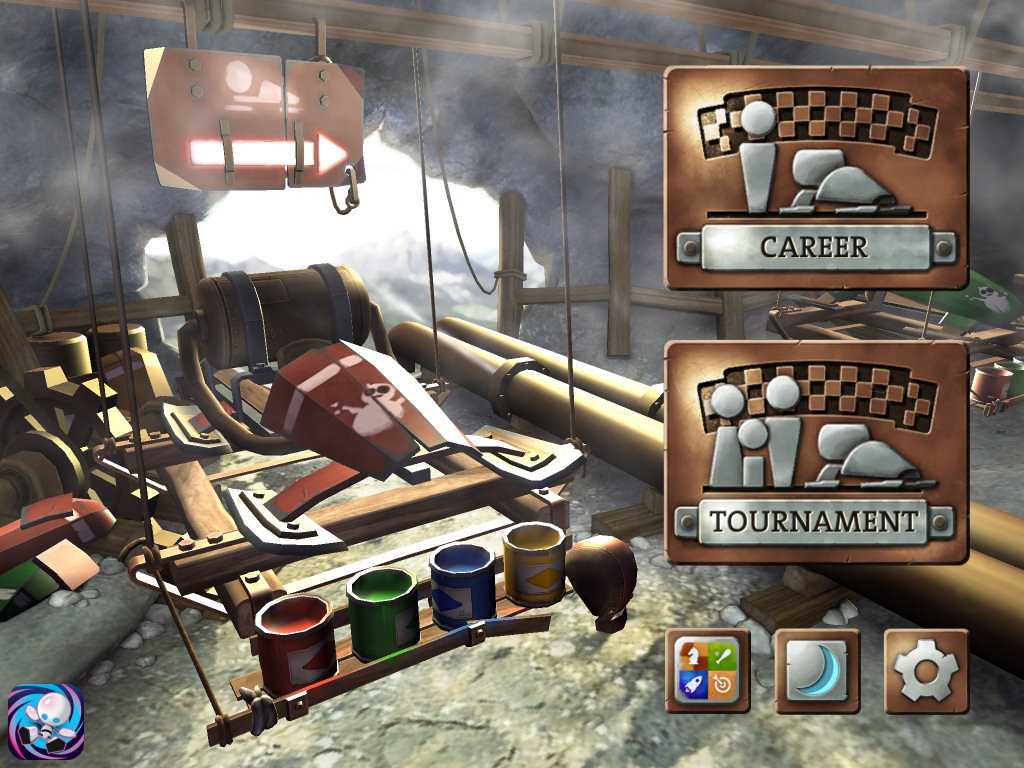This screenshot has height=768, width=1024.
Task: Open the four-color Game Center button
Action: (x=707, y=670)
